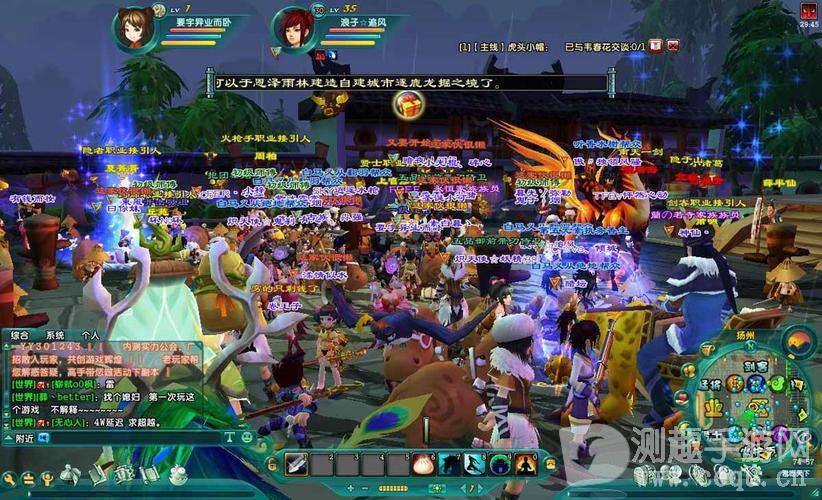
Task: Open the green smiley emoji picker
Action: coord(246,437)
